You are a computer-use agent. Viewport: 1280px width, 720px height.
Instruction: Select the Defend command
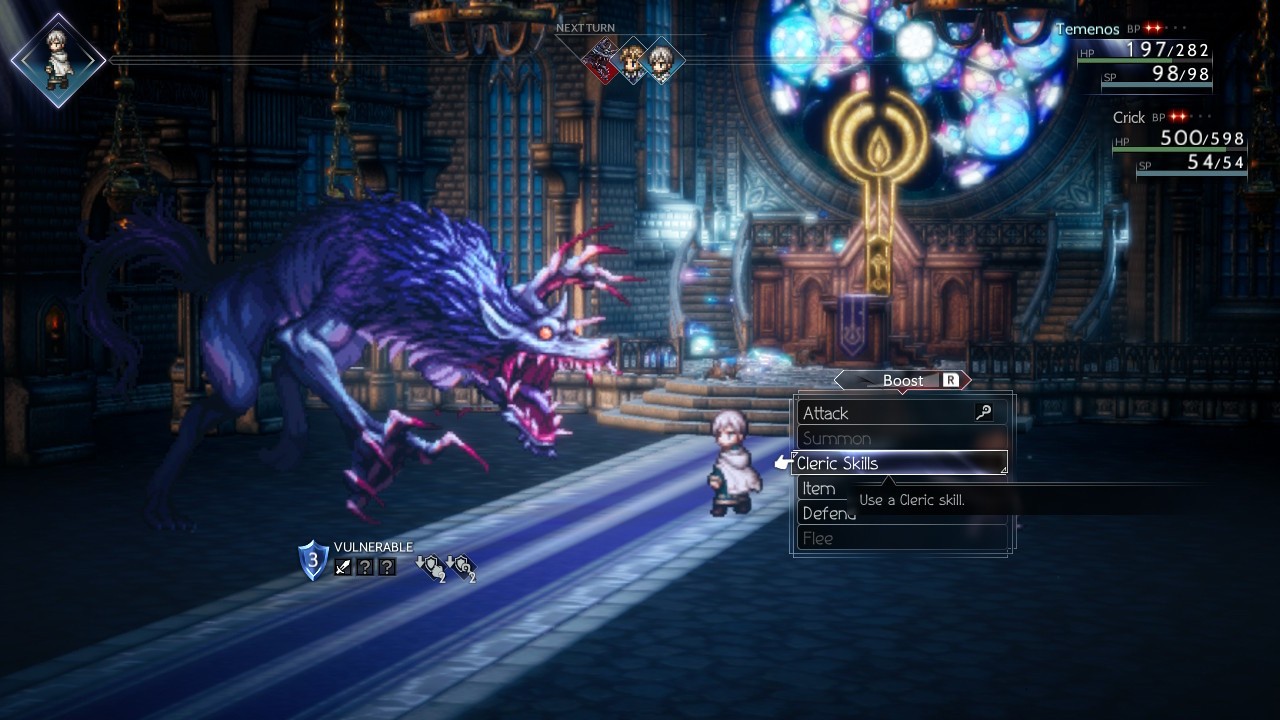coord(829,514)
